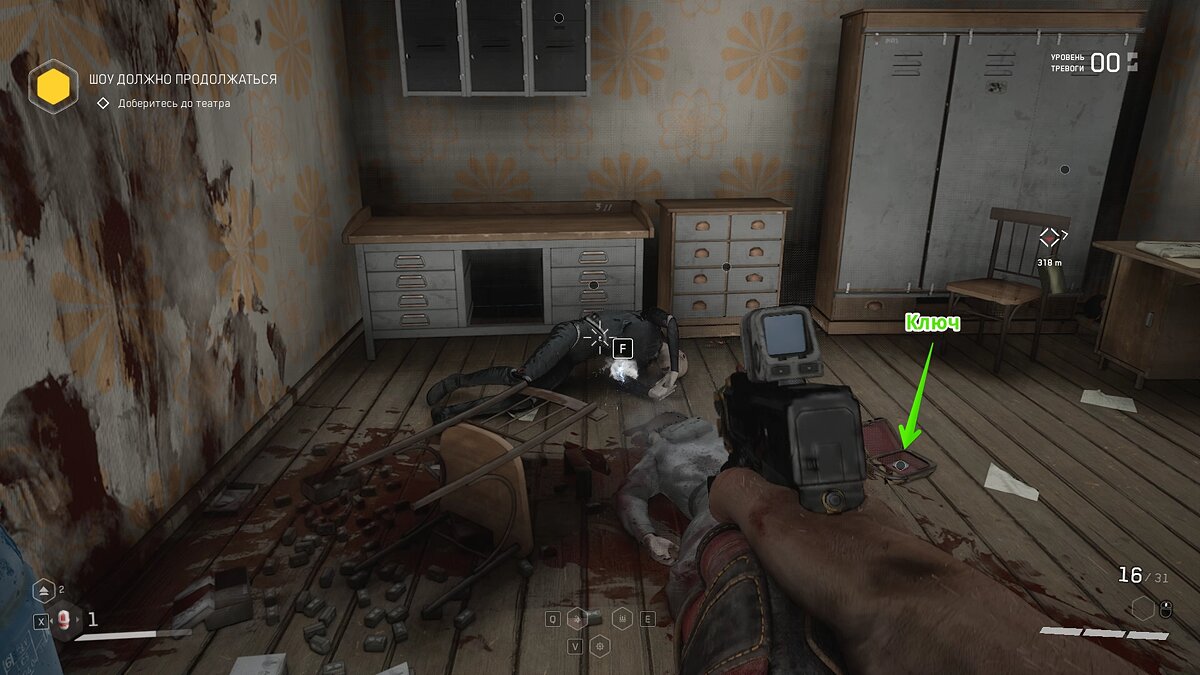1200x675 pixels.
Task: Activate the arrow-symbol glove ability hexagon
Action: click(576, 619)
